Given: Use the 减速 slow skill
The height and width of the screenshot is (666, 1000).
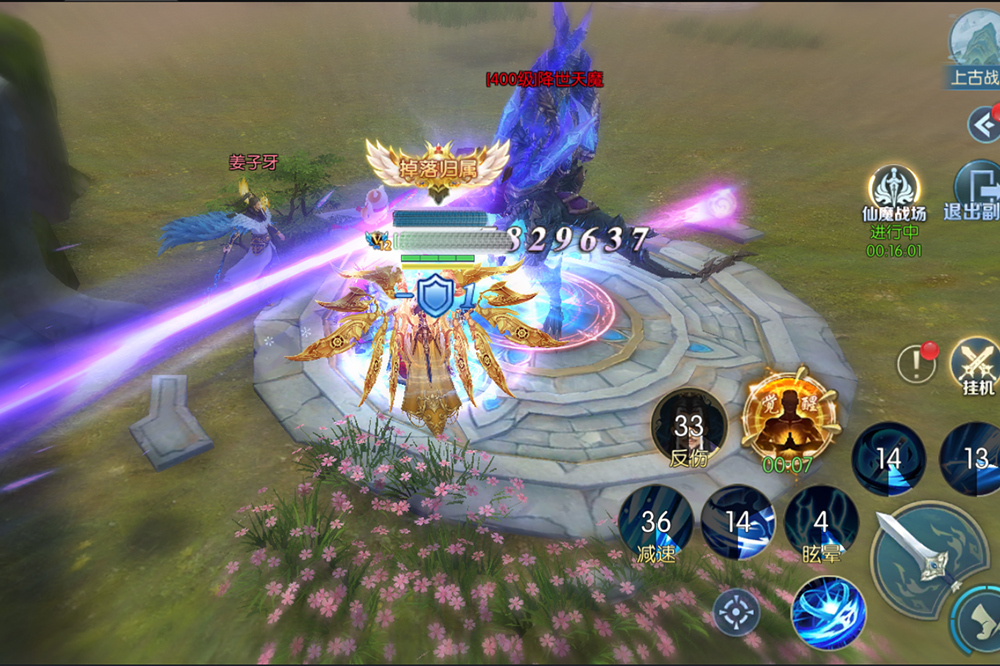Looking at the screenshot, I should [656, 523].
